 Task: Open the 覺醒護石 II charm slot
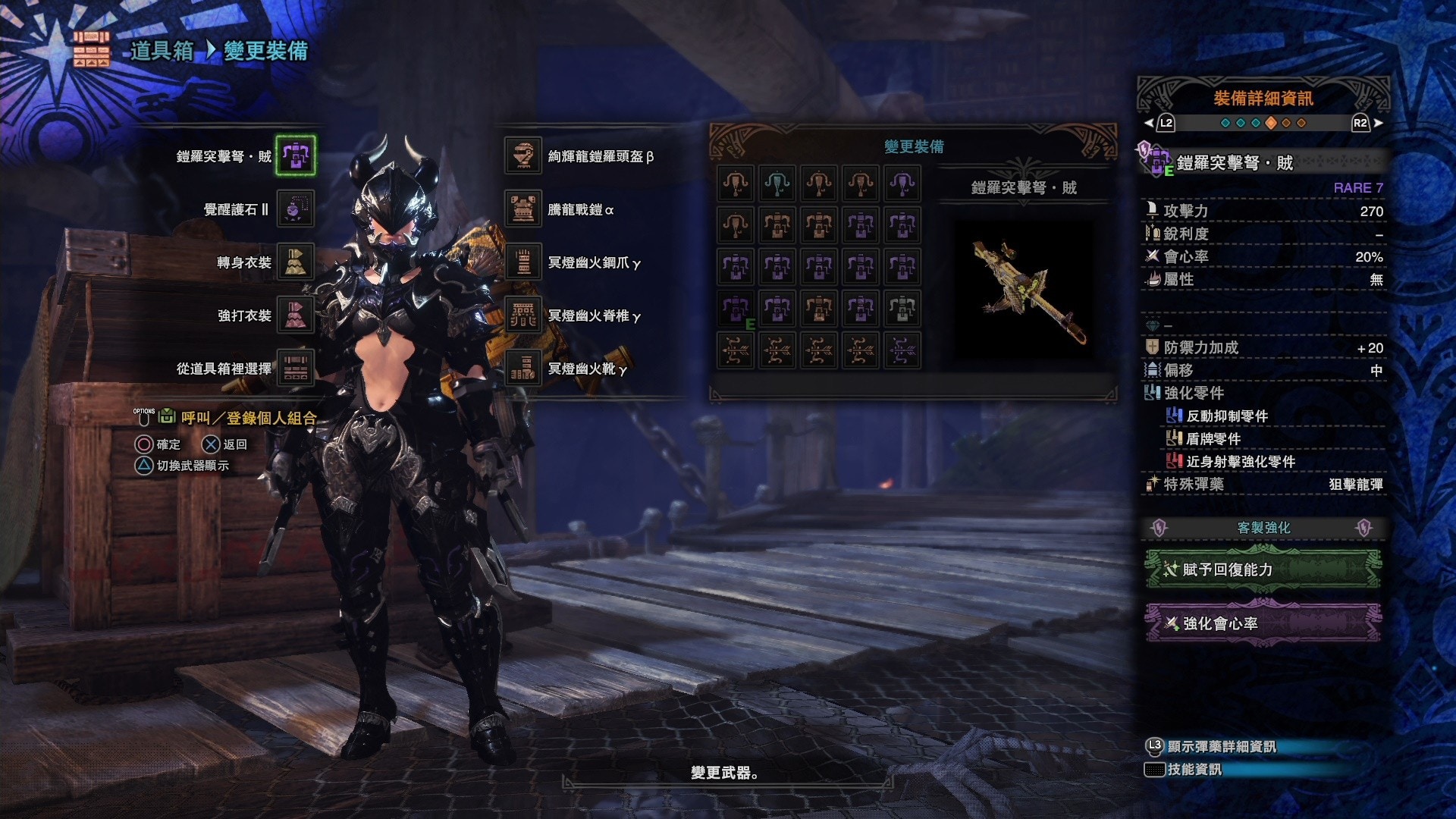click(x=295, y=209)
